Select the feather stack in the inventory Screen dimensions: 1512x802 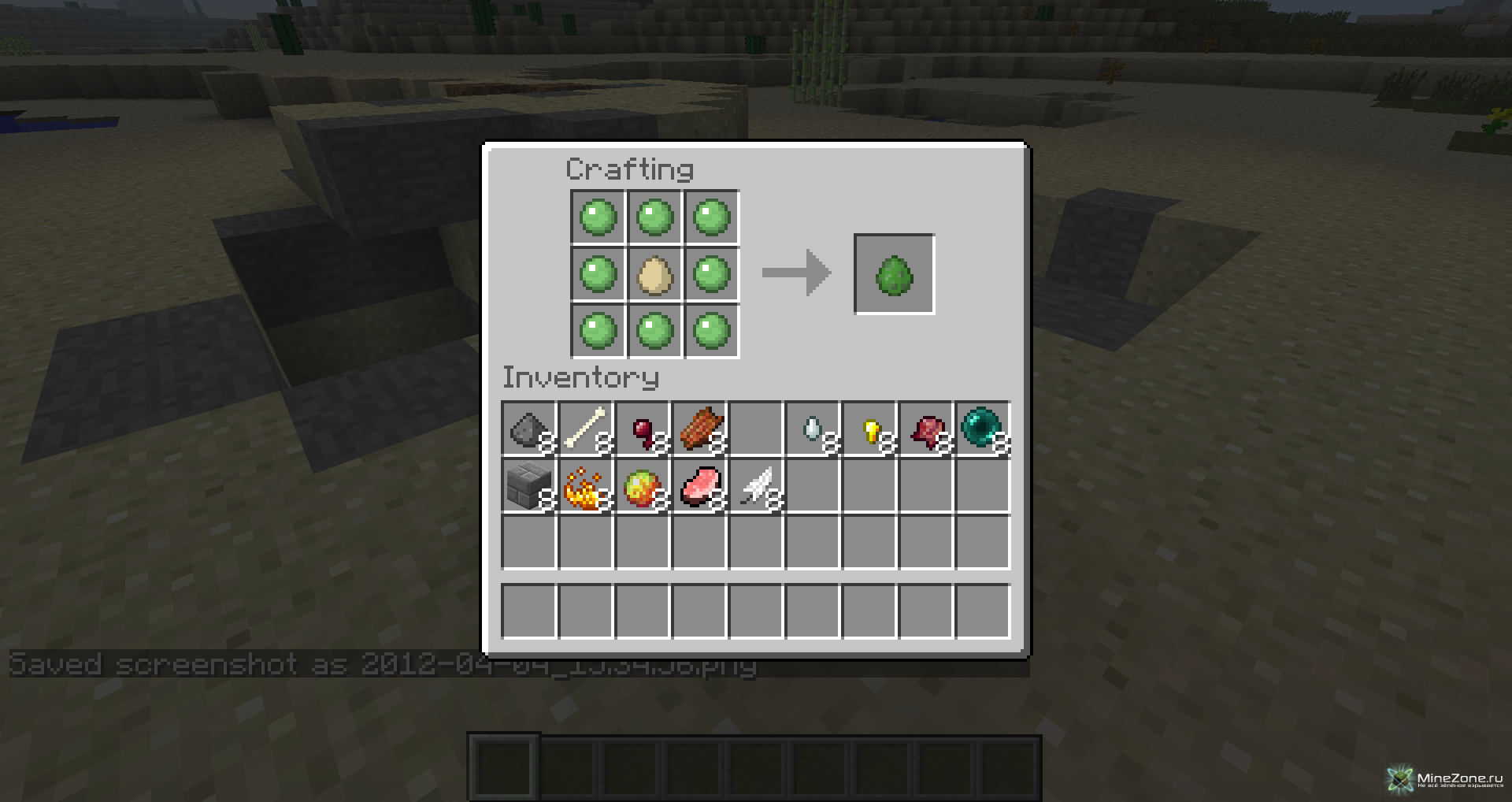click(756, 487)
